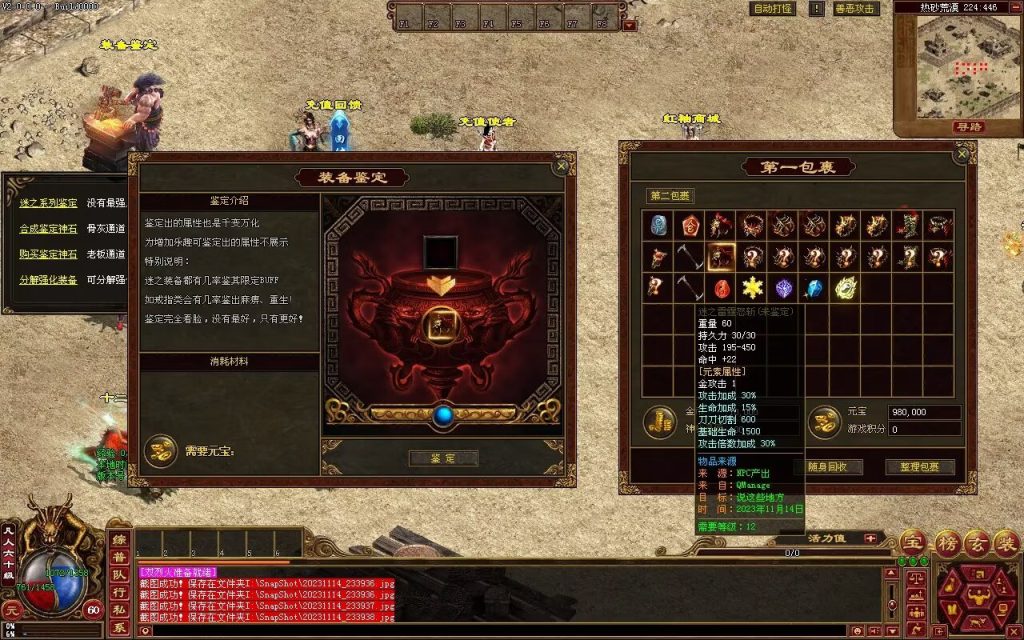Click the 鉴定 appraise button
This screenshot has width=1024, height=640.
(443, 458)
